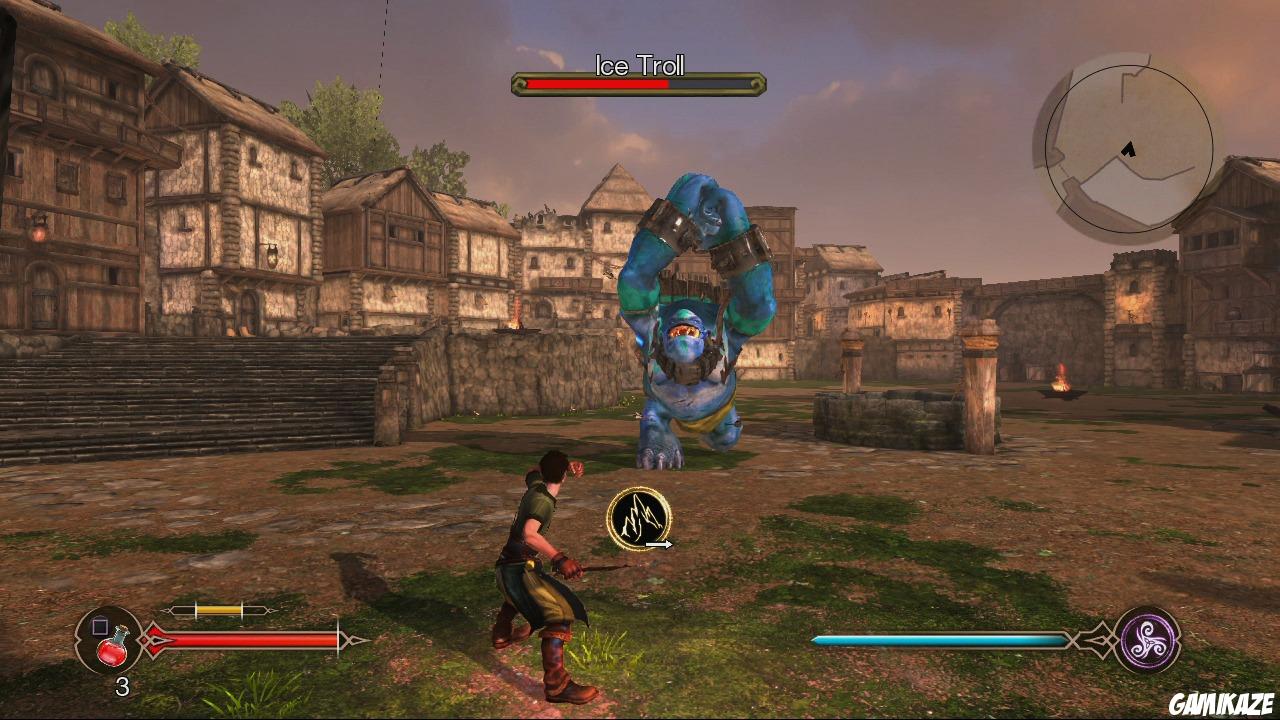The image size is (1280, 720).
Task: Activate the purple triskelion magic icon
Action: 1149,639
